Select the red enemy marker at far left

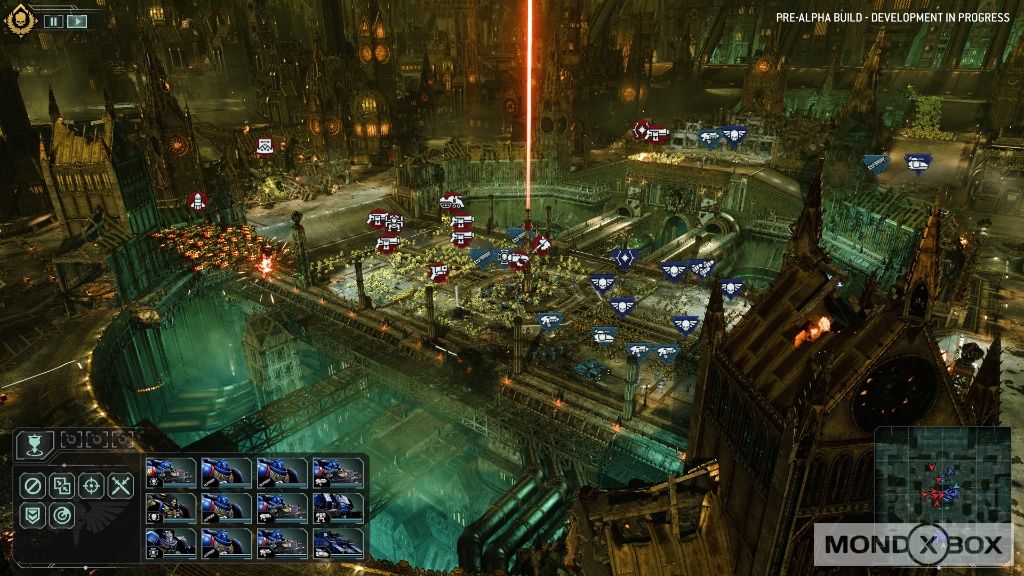tap(197, 202)
